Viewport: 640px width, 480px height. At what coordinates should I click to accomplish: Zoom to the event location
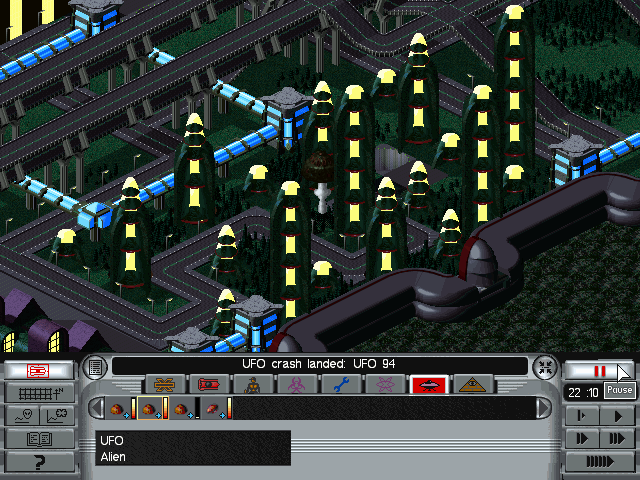click(x=543, y=366)
